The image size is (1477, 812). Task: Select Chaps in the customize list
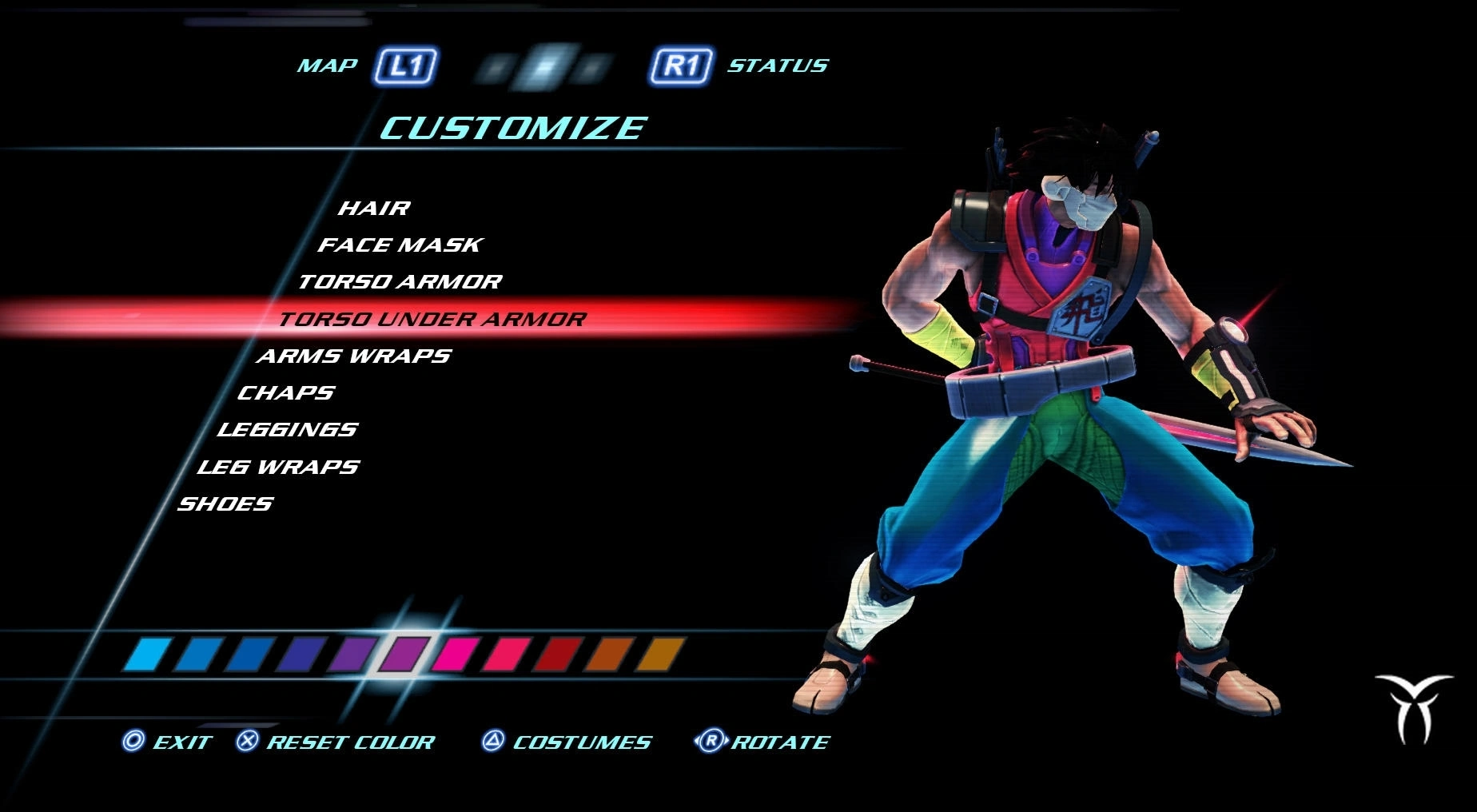click(285, 393)
